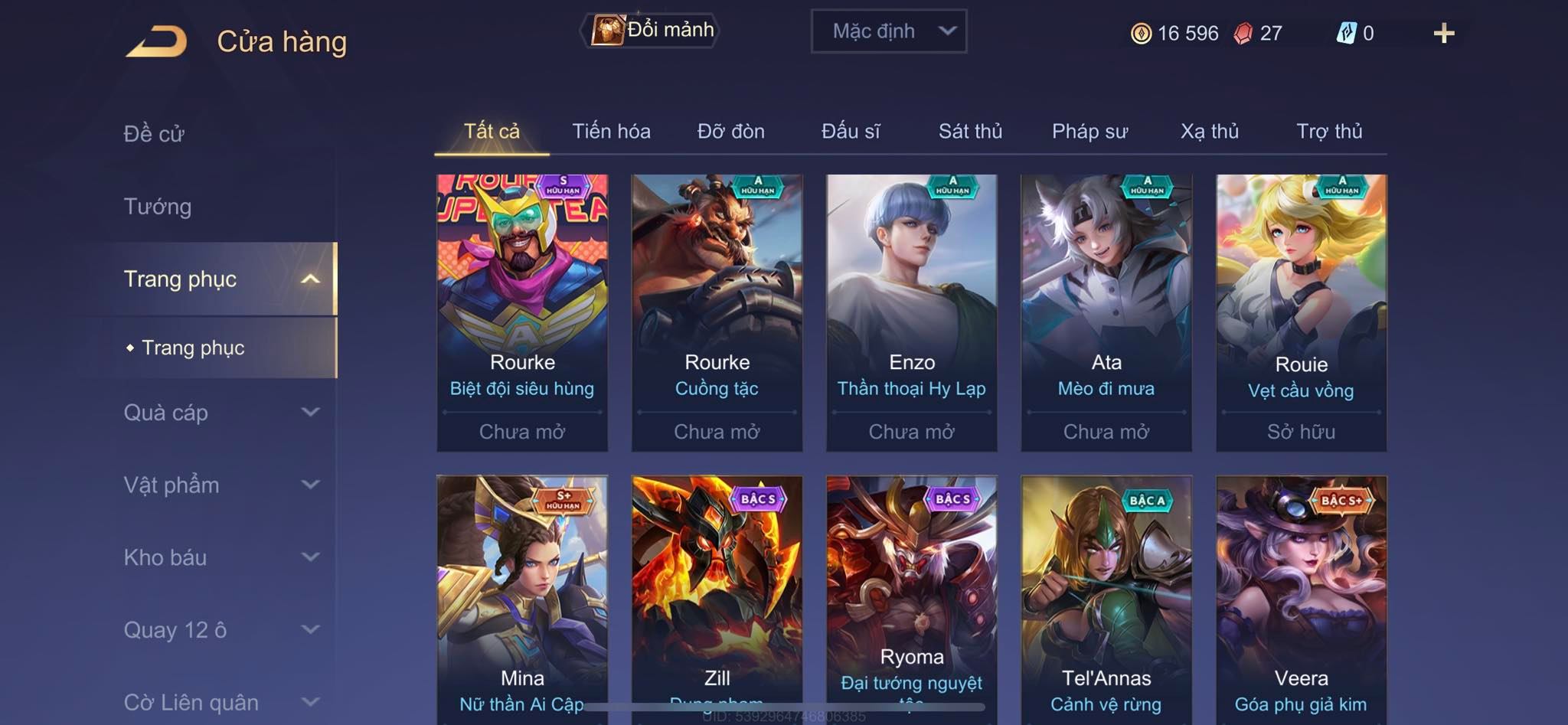Pick the Veera Góa phụ giả kim skin

[x=1301, y=597]
